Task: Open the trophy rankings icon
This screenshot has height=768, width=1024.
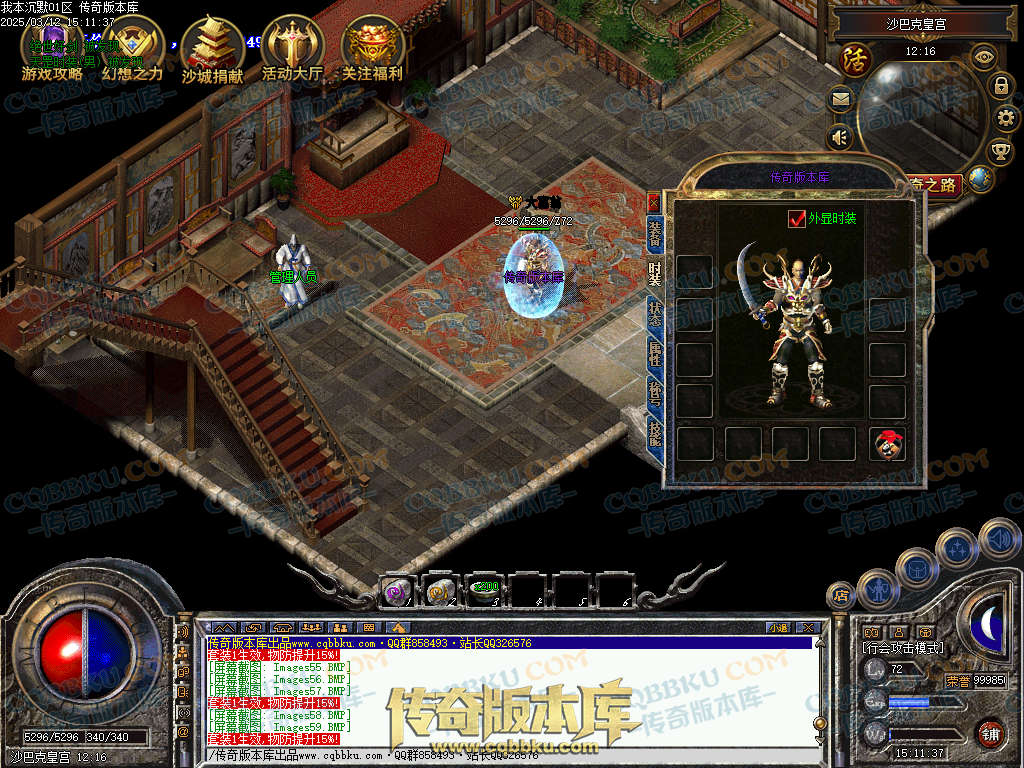Action: [1001, 151]
